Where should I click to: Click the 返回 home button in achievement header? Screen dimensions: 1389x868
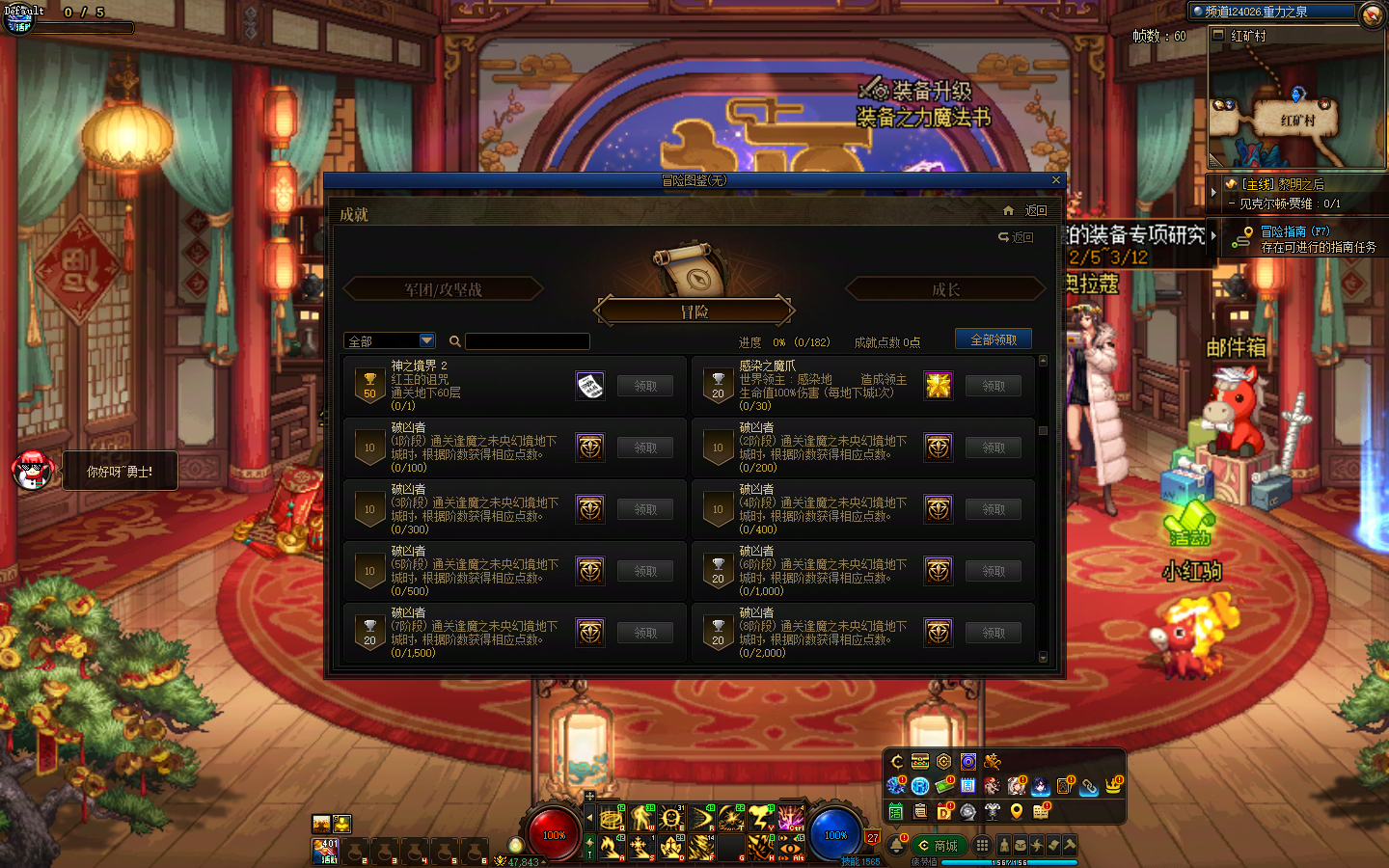1025,210
